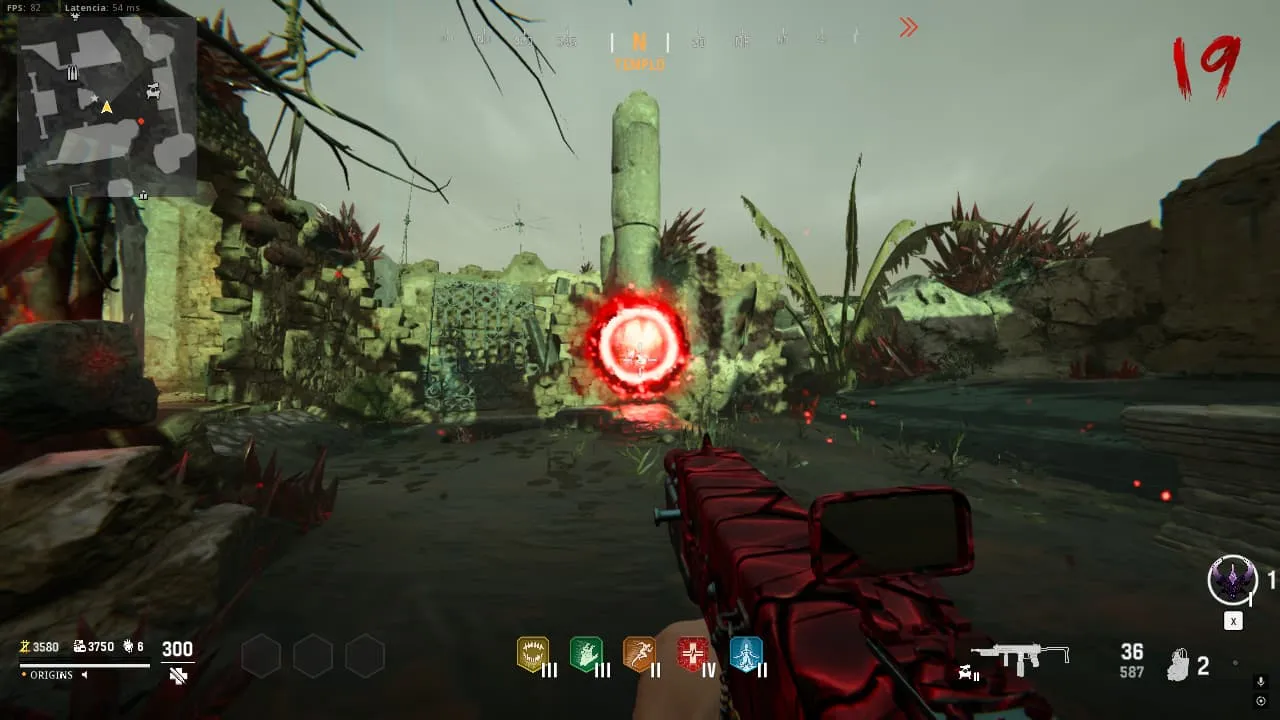Select the submachine gun weapon icon
Viewport: 1280px width, 720px height.
pos(1020,658)
